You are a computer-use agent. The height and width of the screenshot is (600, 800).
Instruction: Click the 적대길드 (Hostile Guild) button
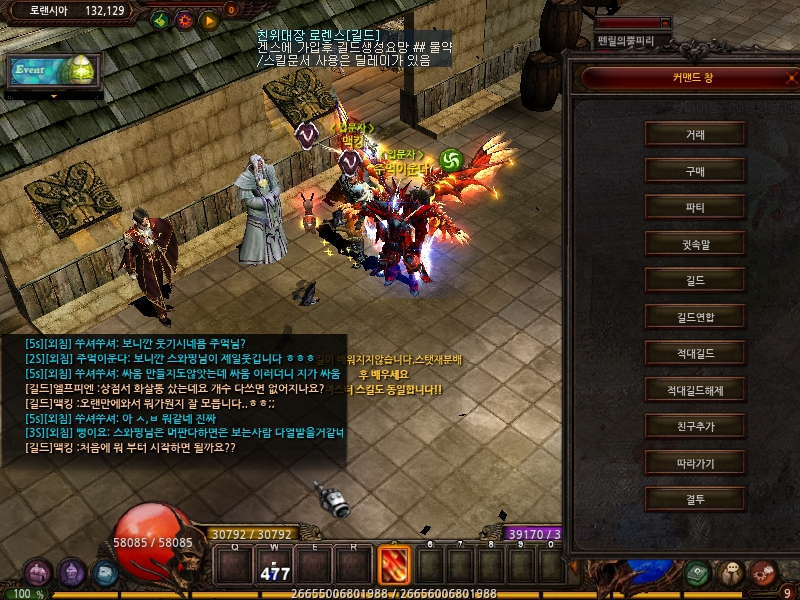click(695, 353)
